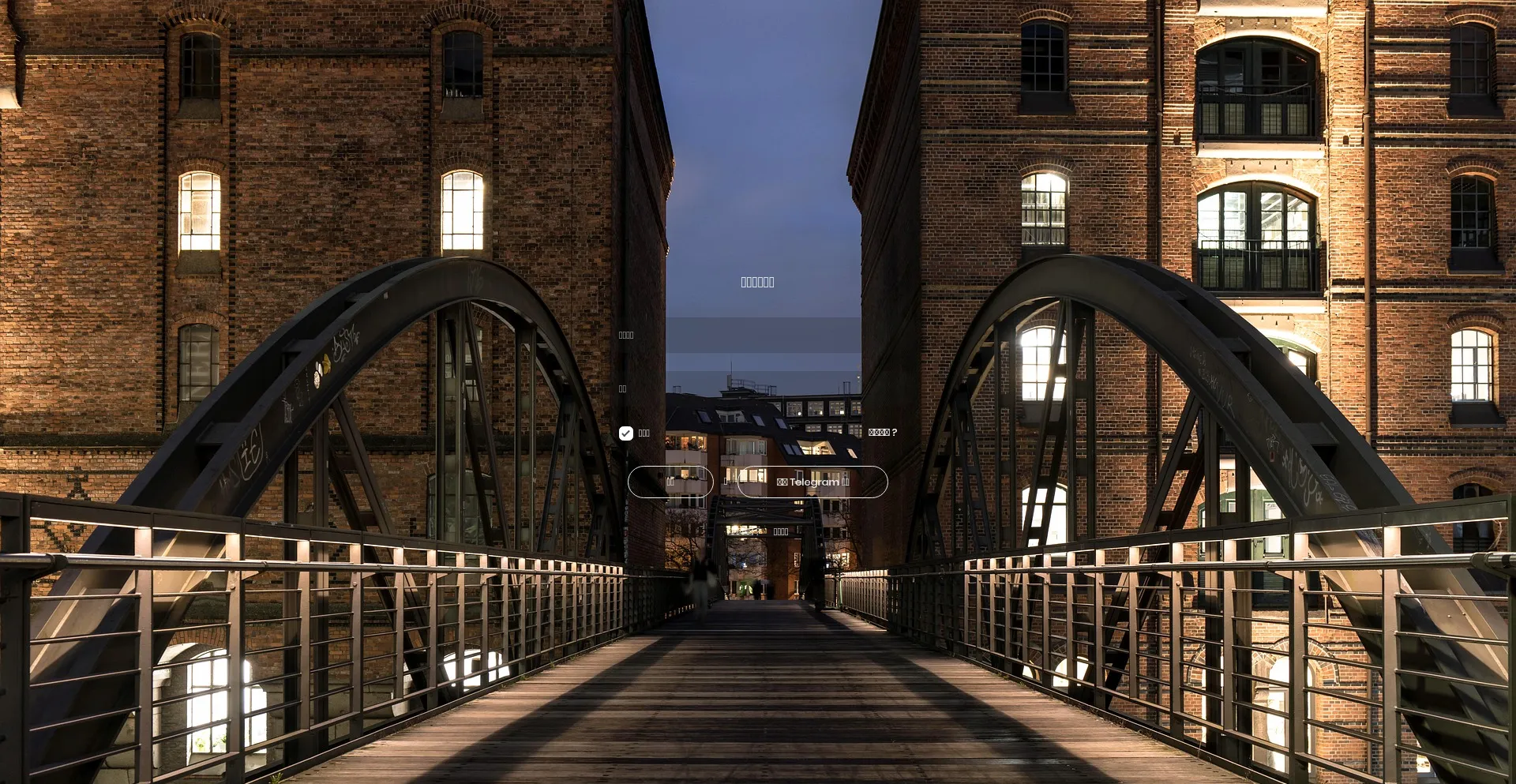Toggle the remember me checkbox
The width and height of the screenshot is (1516, 784).
tap(626, 433)
